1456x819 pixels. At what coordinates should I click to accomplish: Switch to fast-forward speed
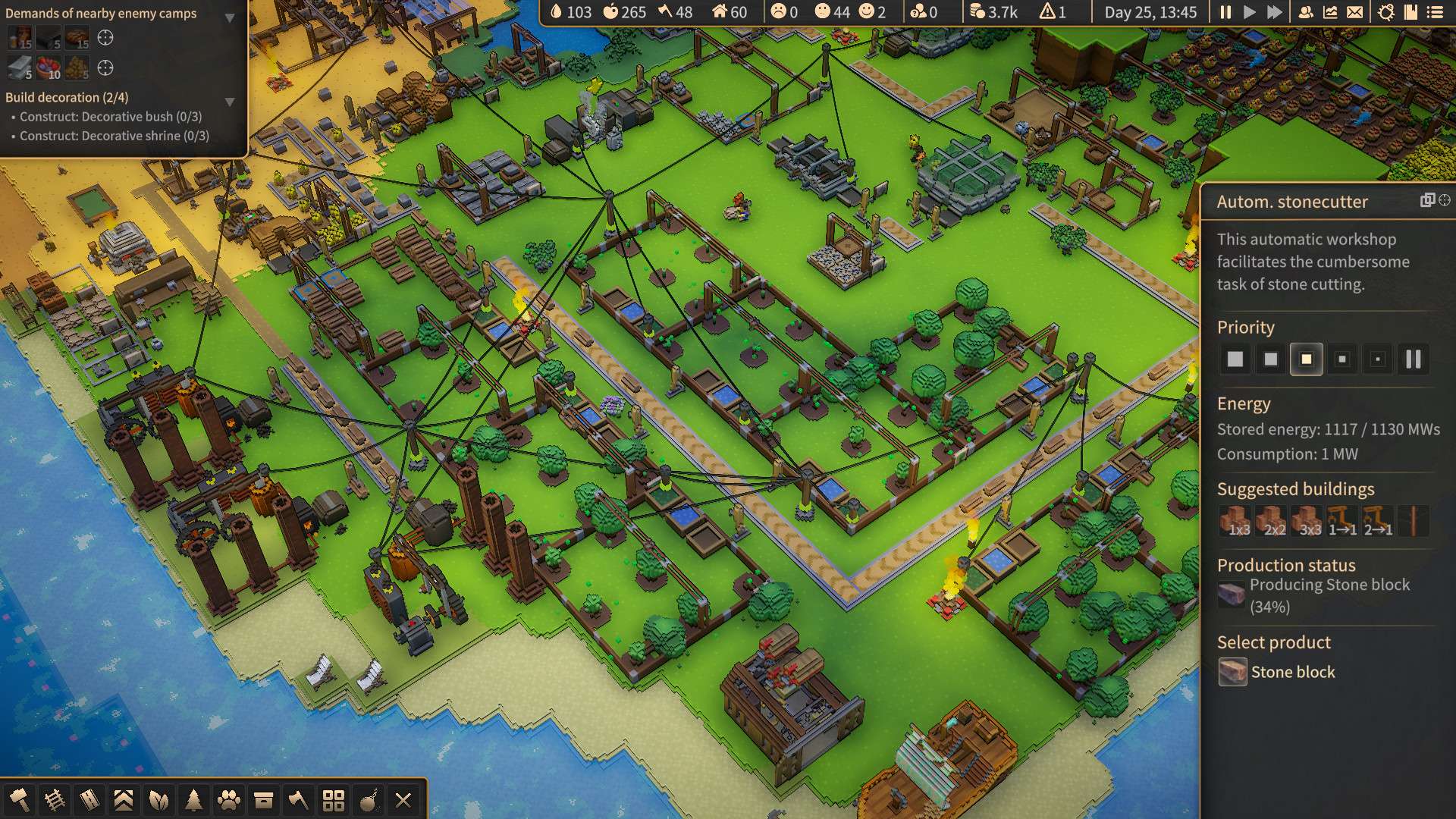[x=1275, y=12]
